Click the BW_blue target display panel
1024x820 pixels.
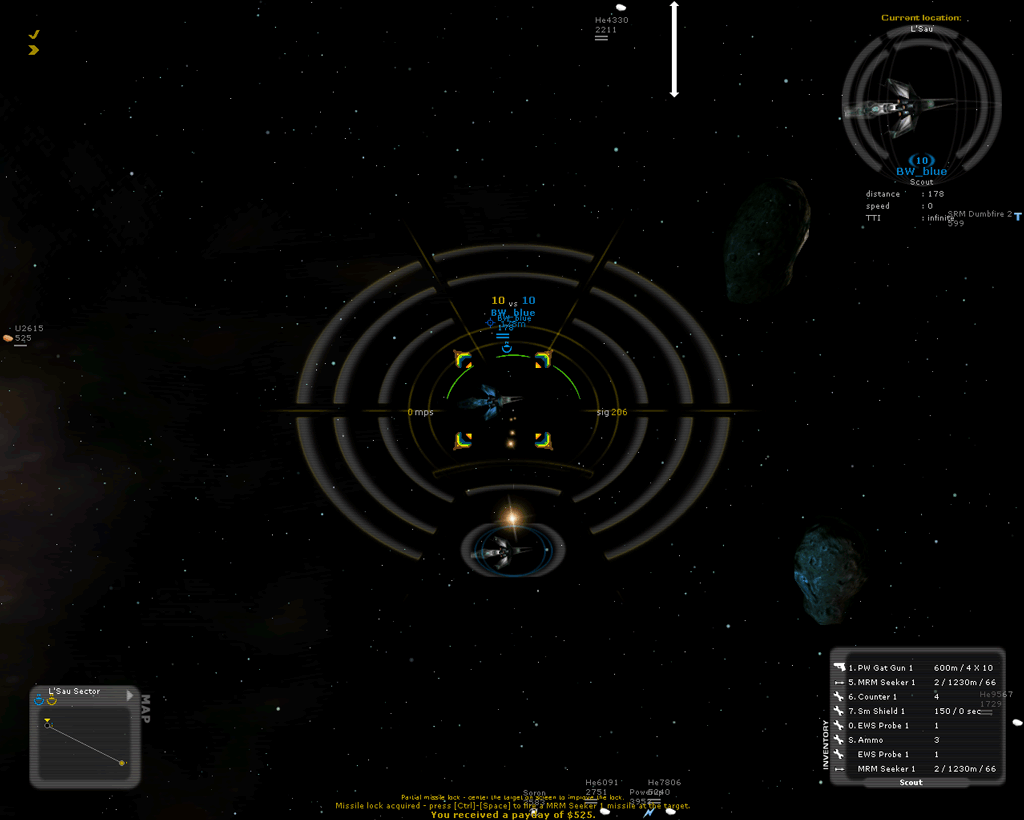[x=921, y=108]
